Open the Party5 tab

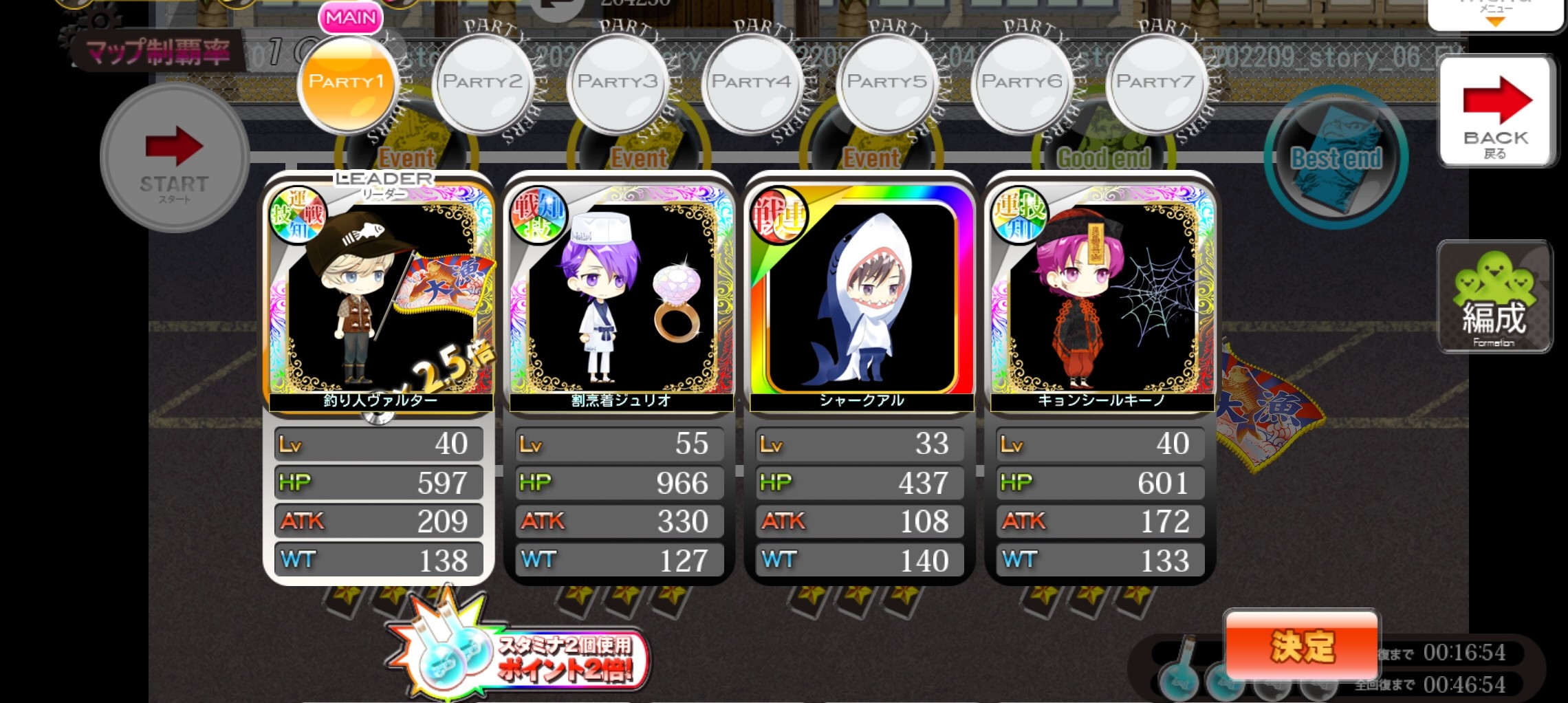[886, 84]
